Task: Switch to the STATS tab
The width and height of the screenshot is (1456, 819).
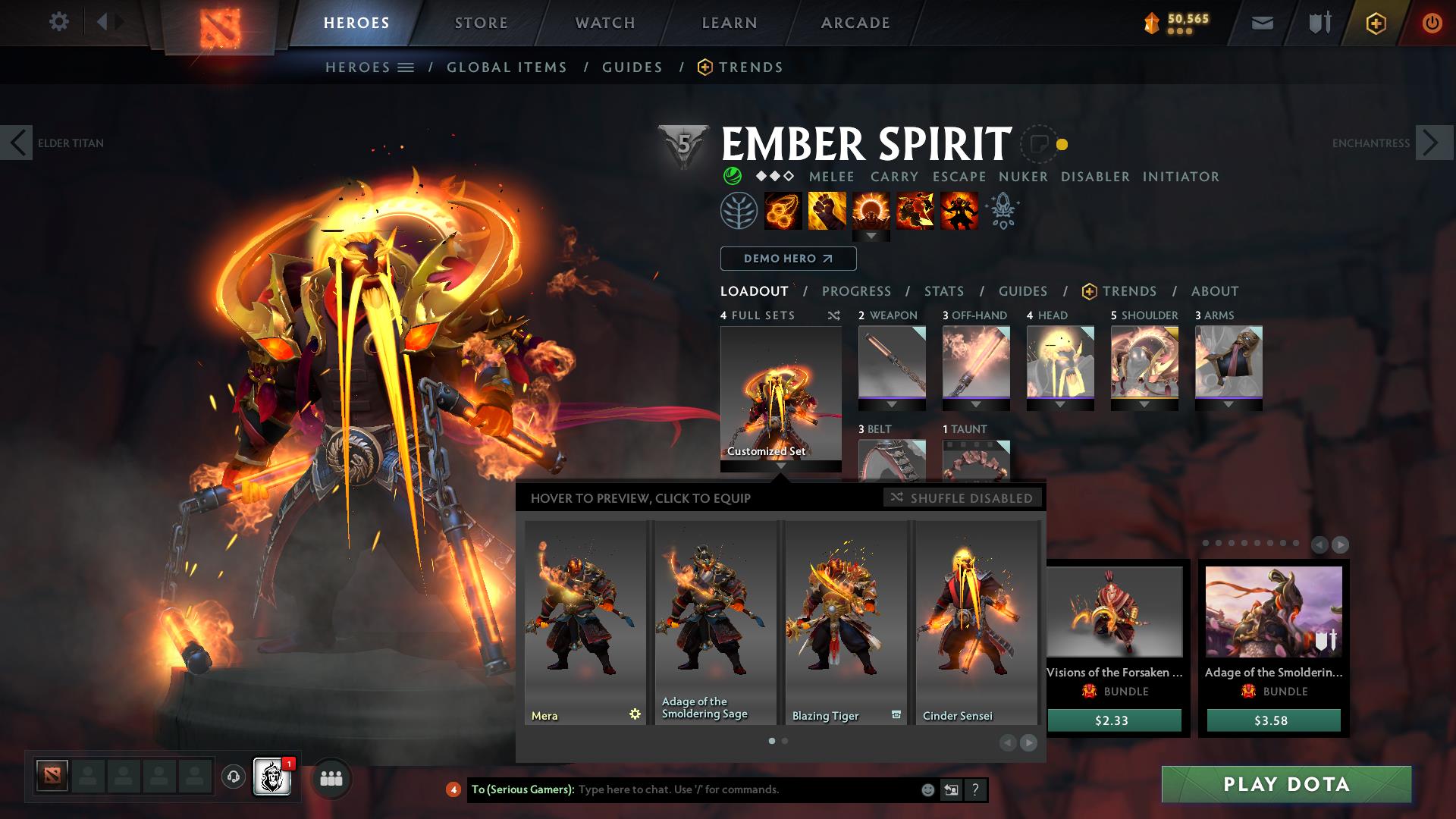Action: pyautogui.click(x=943, y=290)
